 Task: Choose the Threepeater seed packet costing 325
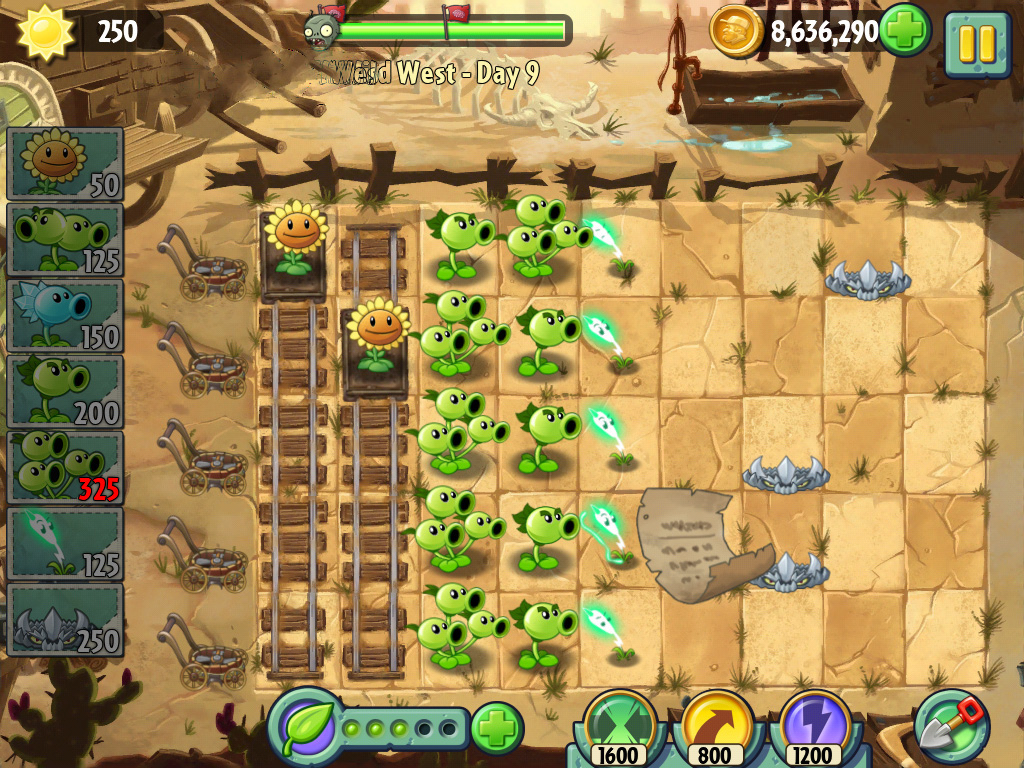65,467
